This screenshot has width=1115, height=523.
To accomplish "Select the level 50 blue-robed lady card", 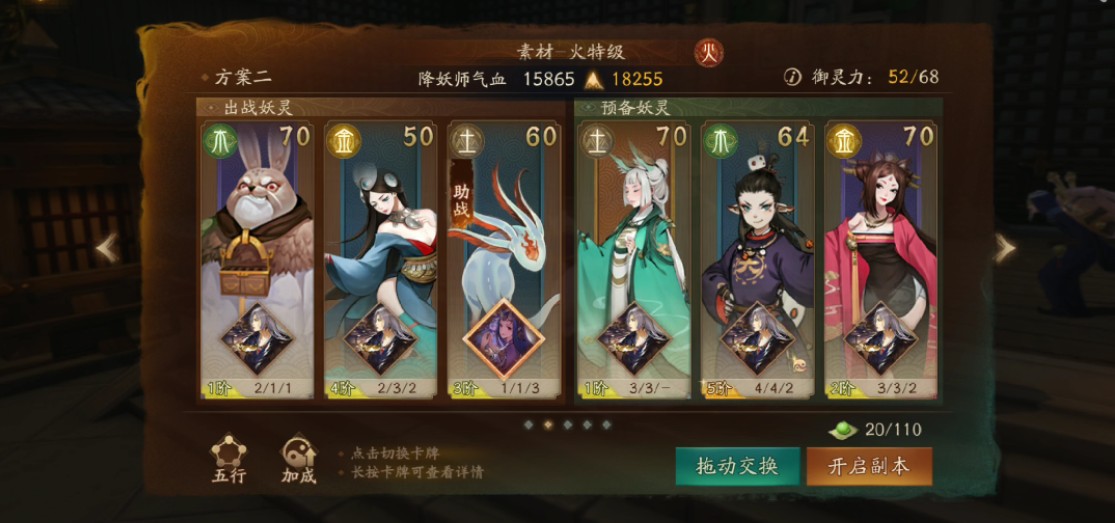I will tap(381, 260).
